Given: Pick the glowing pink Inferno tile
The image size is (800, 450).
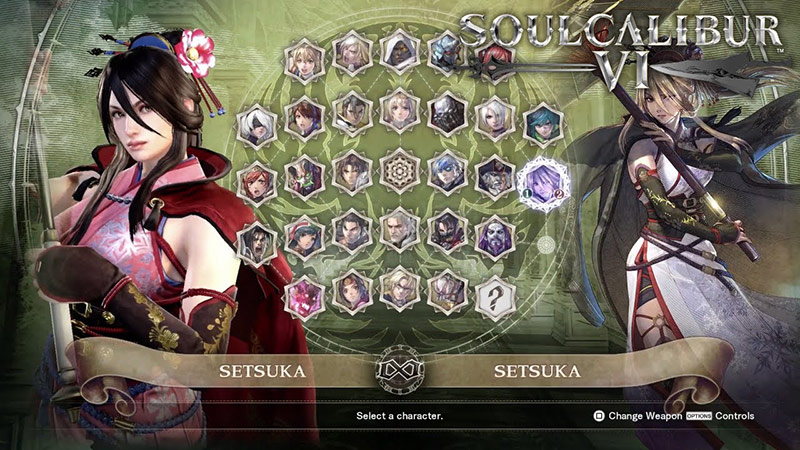Looking at the screenshot, I should click(304, 296).
